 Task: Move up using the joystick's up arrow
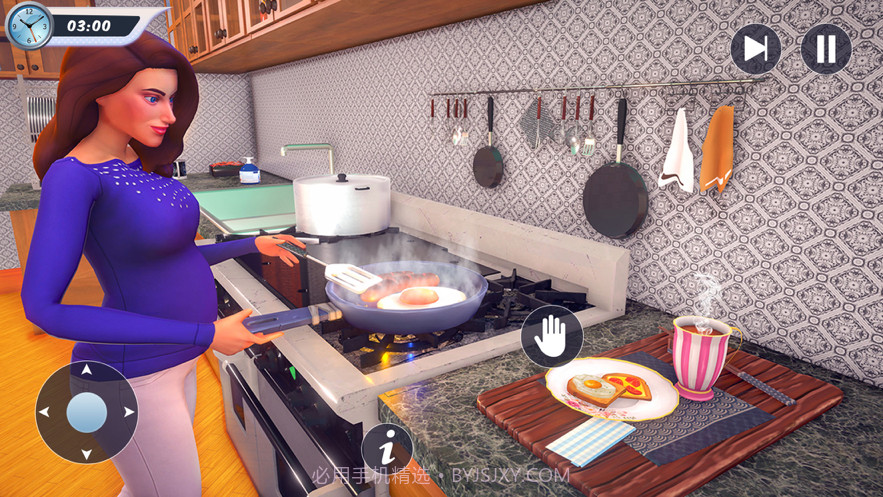point(87,371)
